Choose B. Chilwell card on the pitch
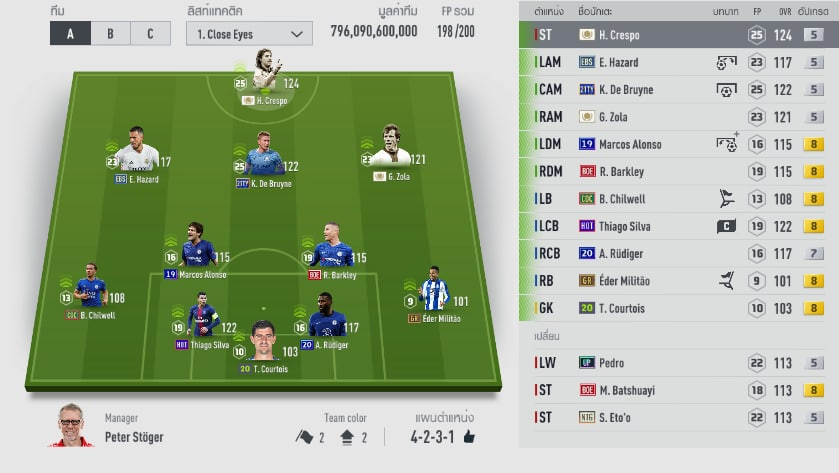 pos(92,291)
